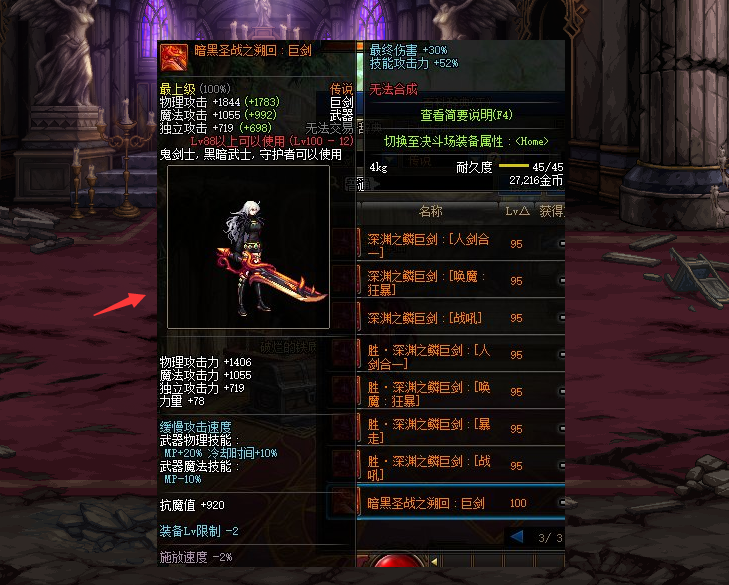Choose the 胜 · 深渊之鳞巨剑 : [人剑合一] entry
The image size is (729, 585).
430,355
